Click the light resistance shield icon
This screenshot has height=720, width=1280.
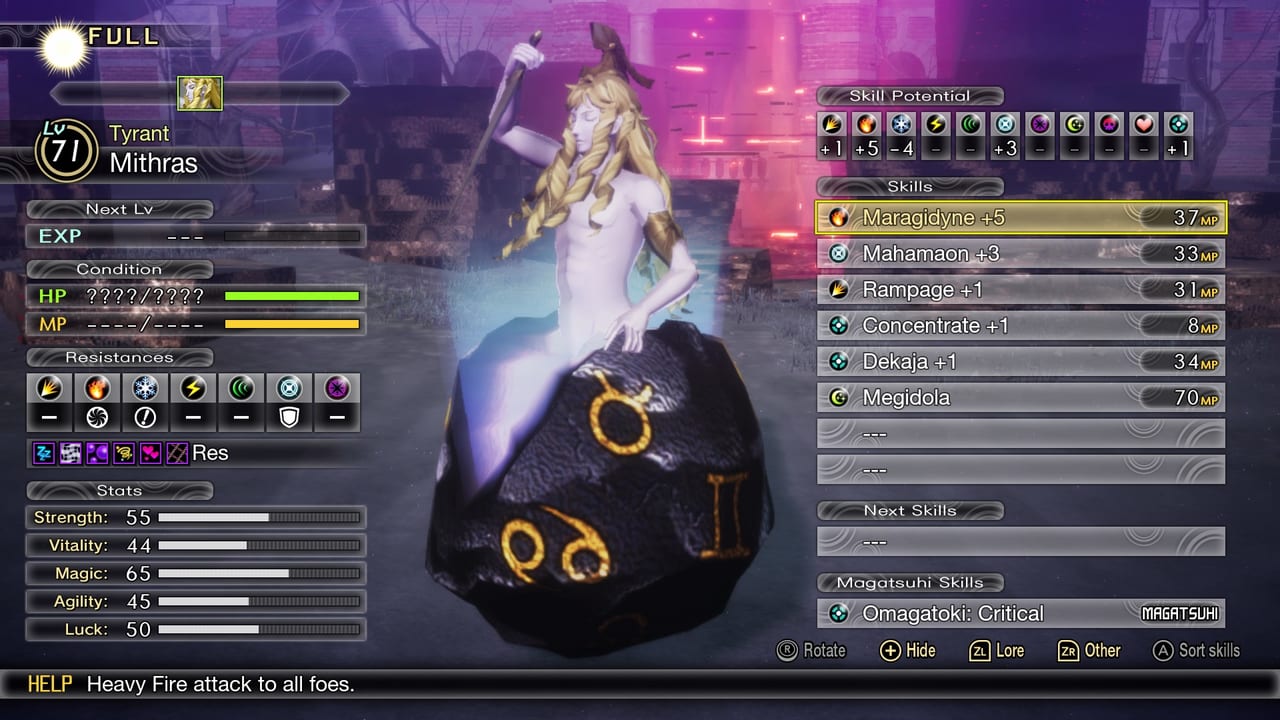tap(289, 417)
